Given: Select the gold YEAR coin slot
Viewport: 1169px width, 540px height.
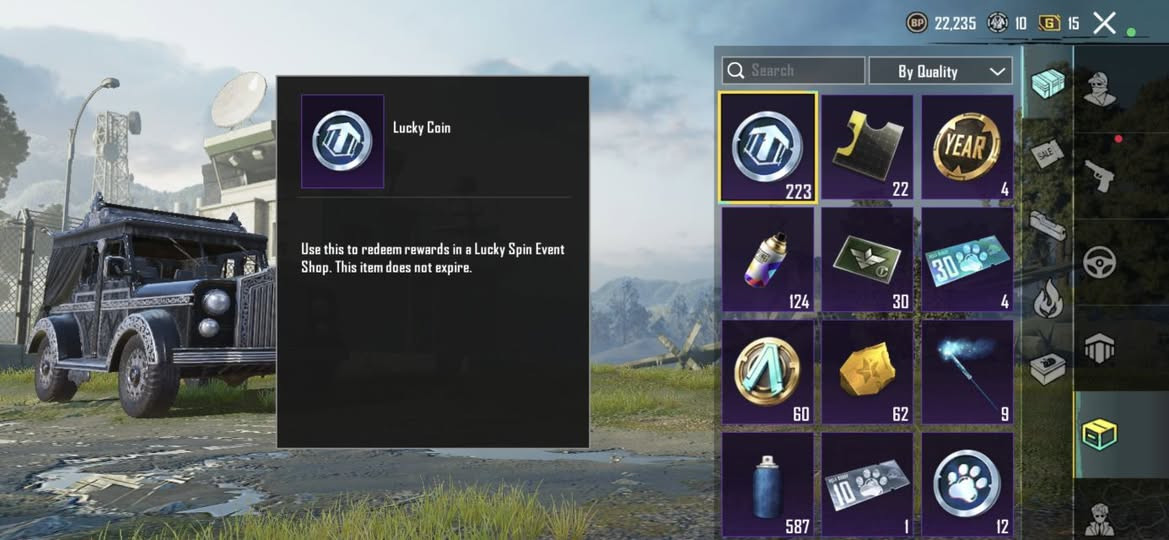Looking at the screenshot, I should click(x=967, y=147).
